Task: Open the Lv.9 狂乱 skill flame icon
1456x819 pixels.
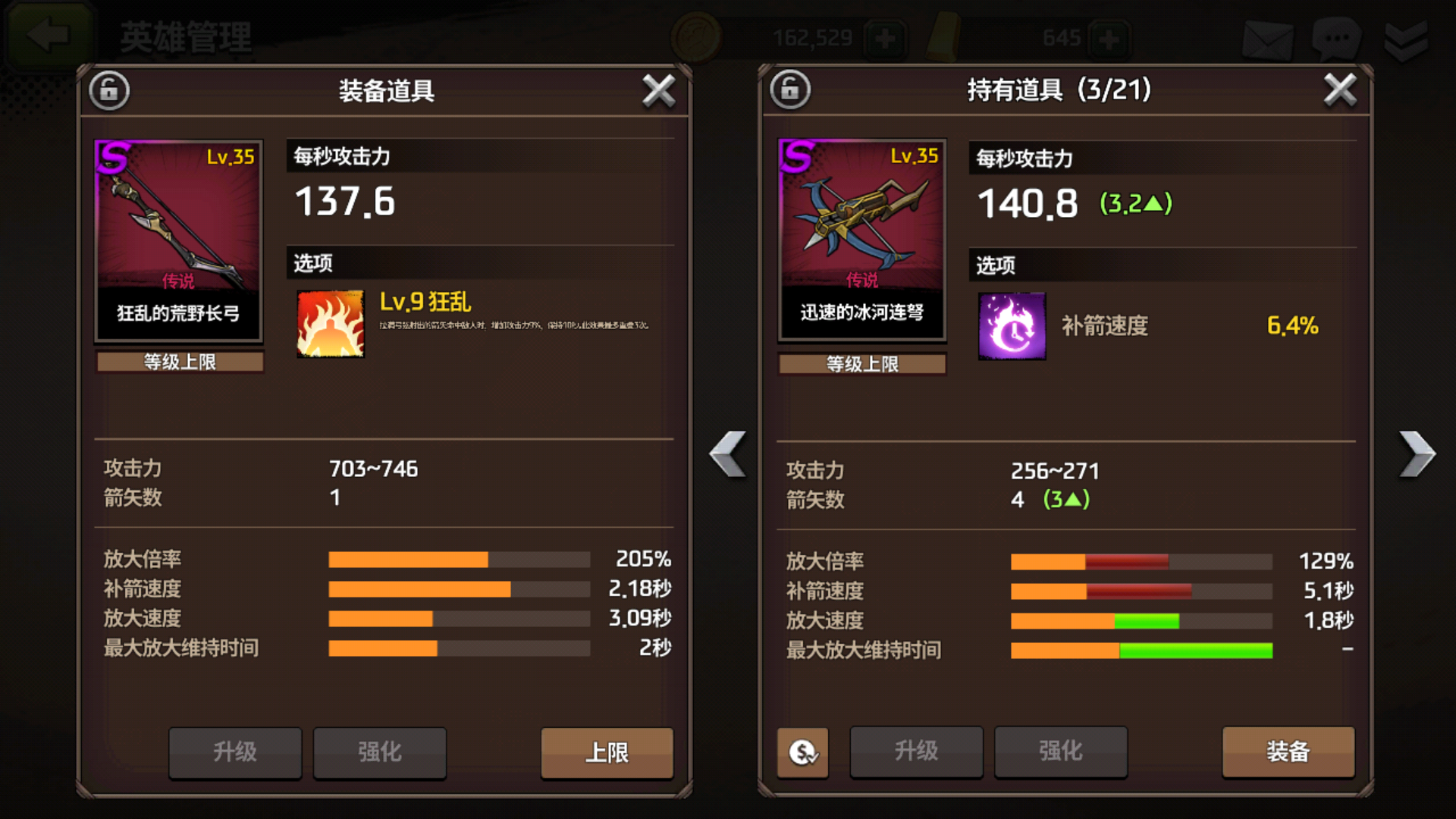Action: (330, 322)
